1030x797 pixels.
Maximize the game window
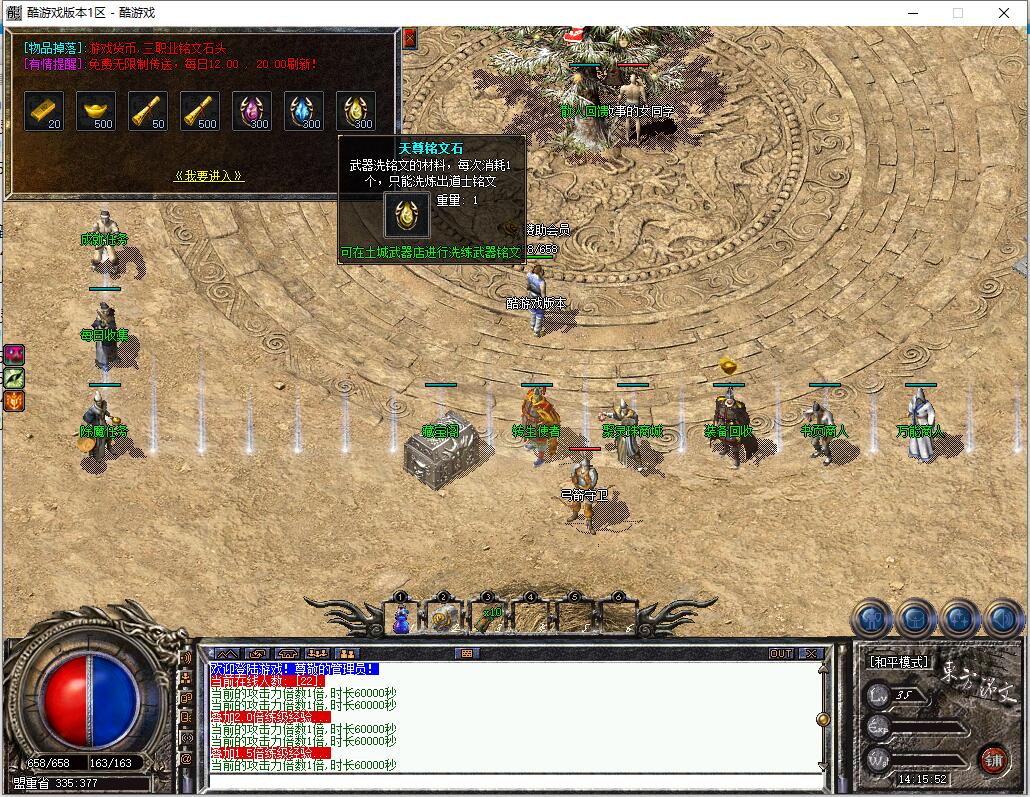[x=957, y=13]
